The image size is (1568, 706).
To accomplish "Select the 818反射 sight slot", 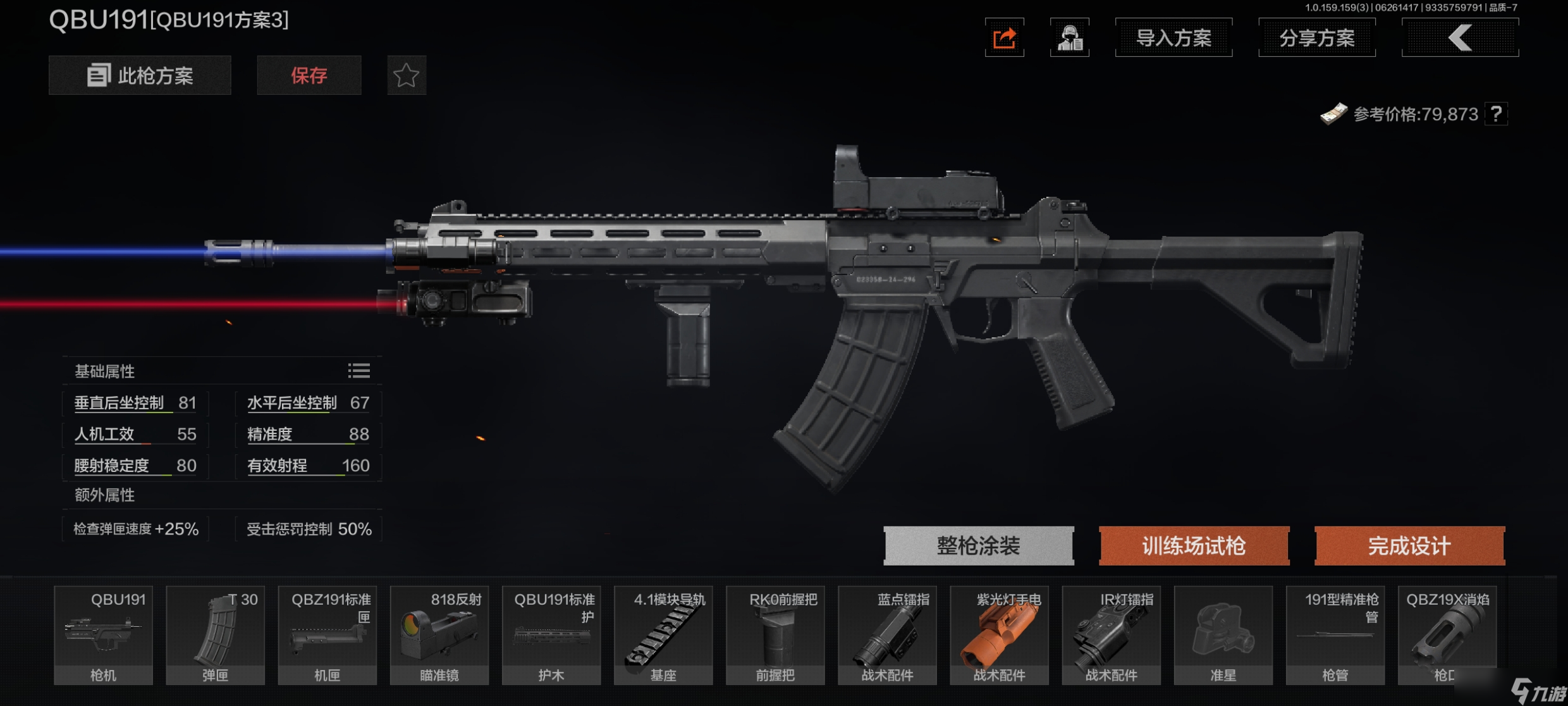I will tap(439, 635).
